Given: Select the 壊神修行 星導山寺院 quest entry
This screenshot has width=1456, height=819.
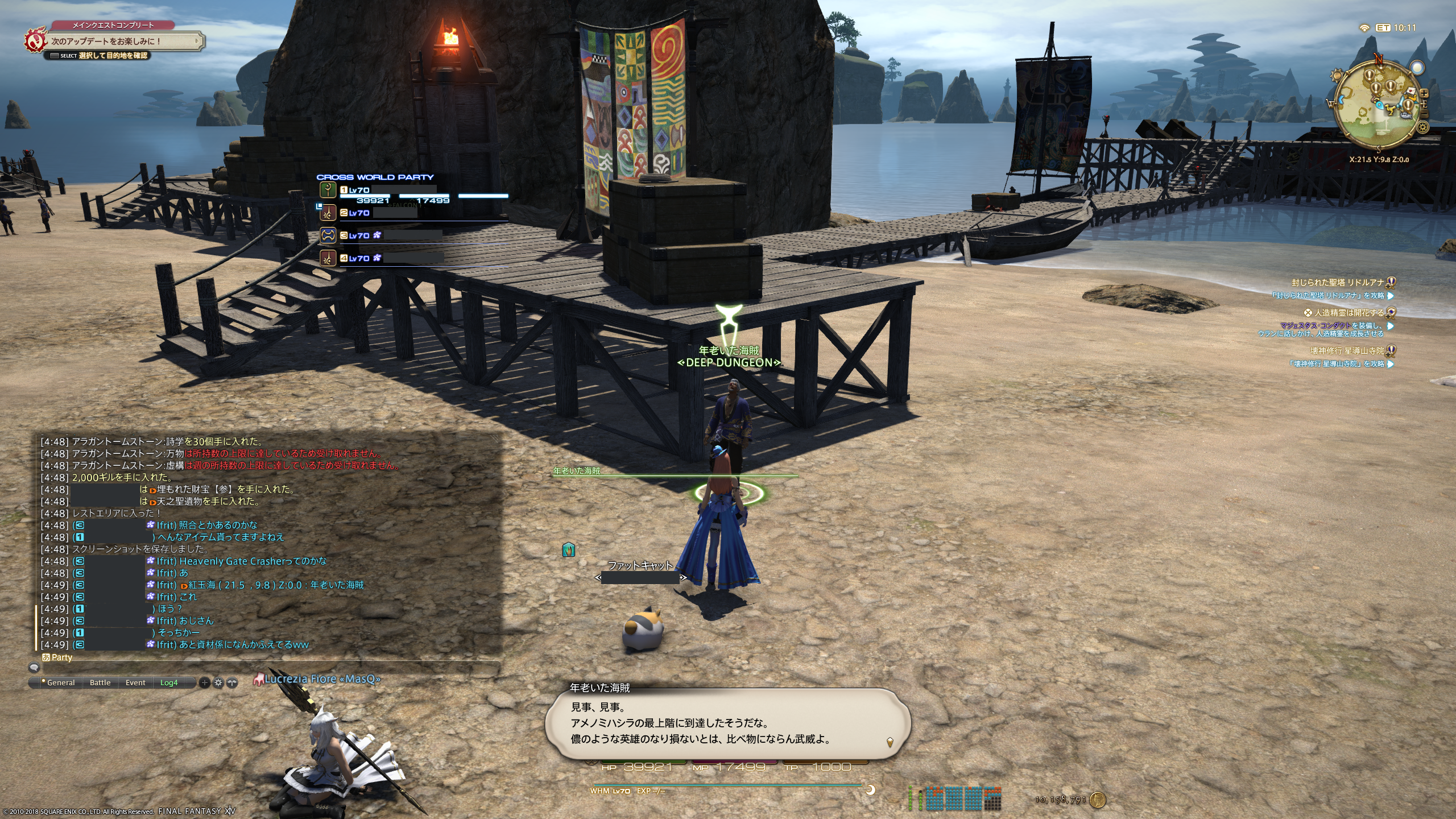Looking at the screenshot, I should click(x=1347, y=351).
